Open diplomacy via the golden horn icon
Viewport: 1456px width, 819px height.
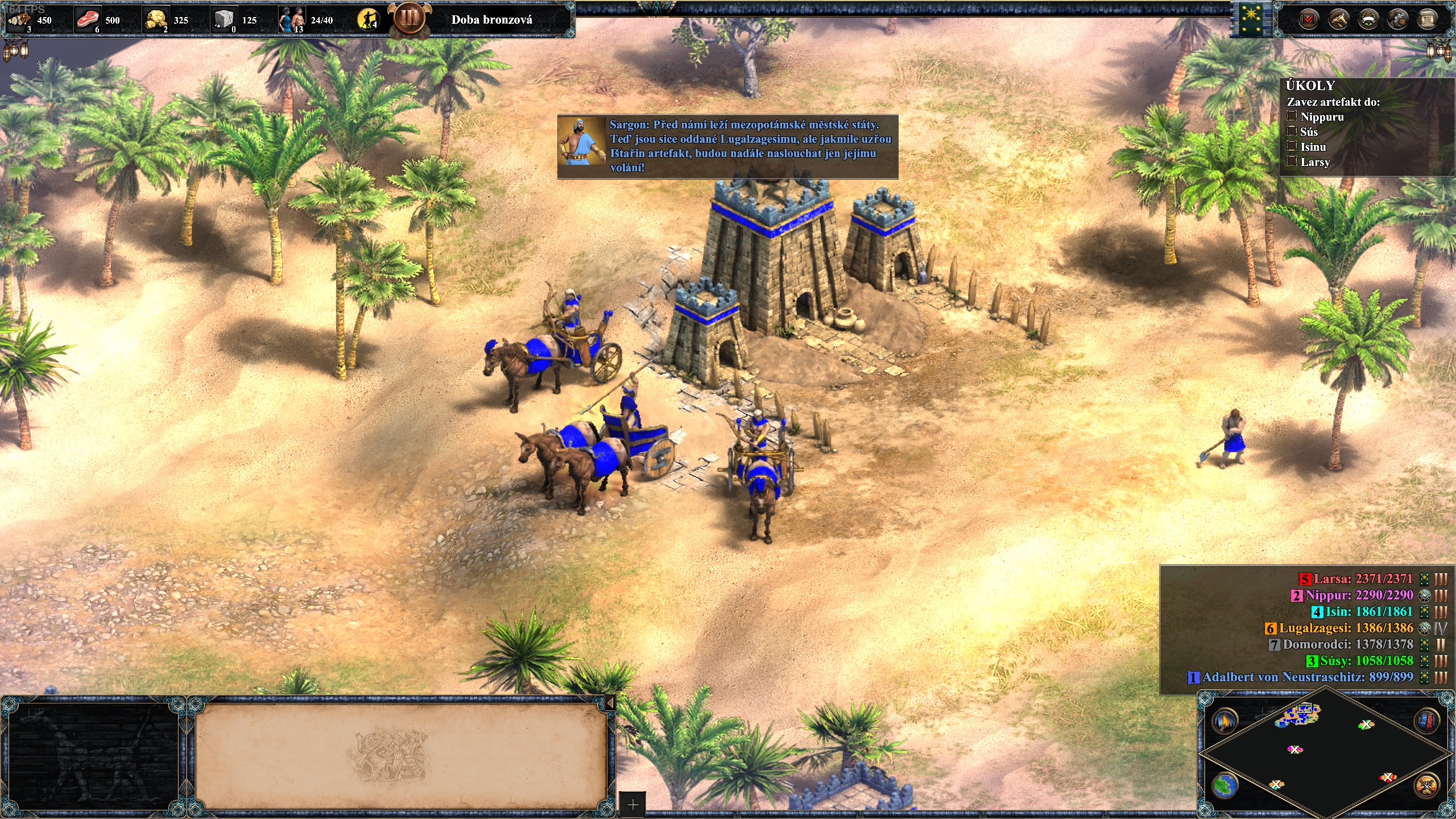1338,20
